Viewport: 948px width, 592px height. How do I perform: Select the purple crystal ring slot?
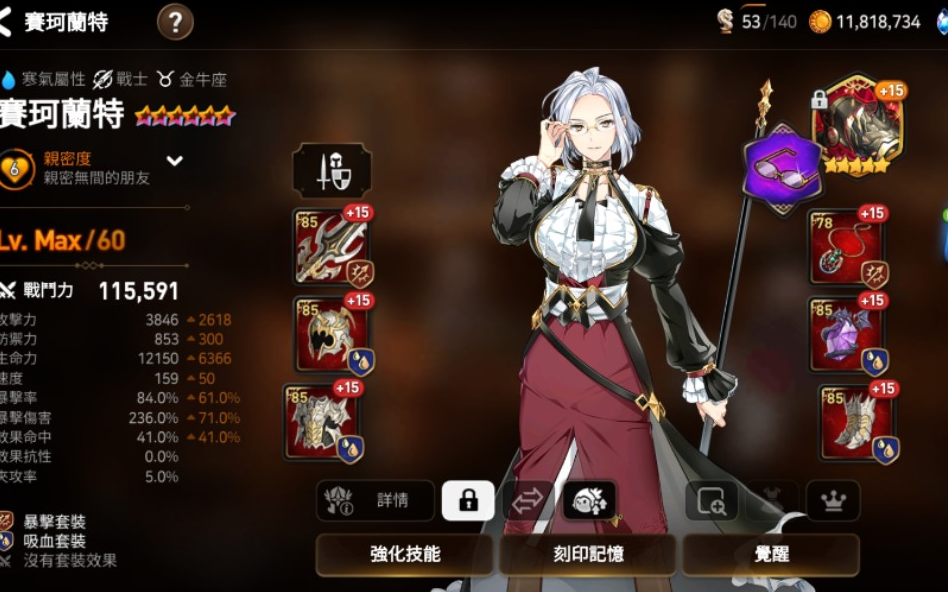[x=847, y=334]
